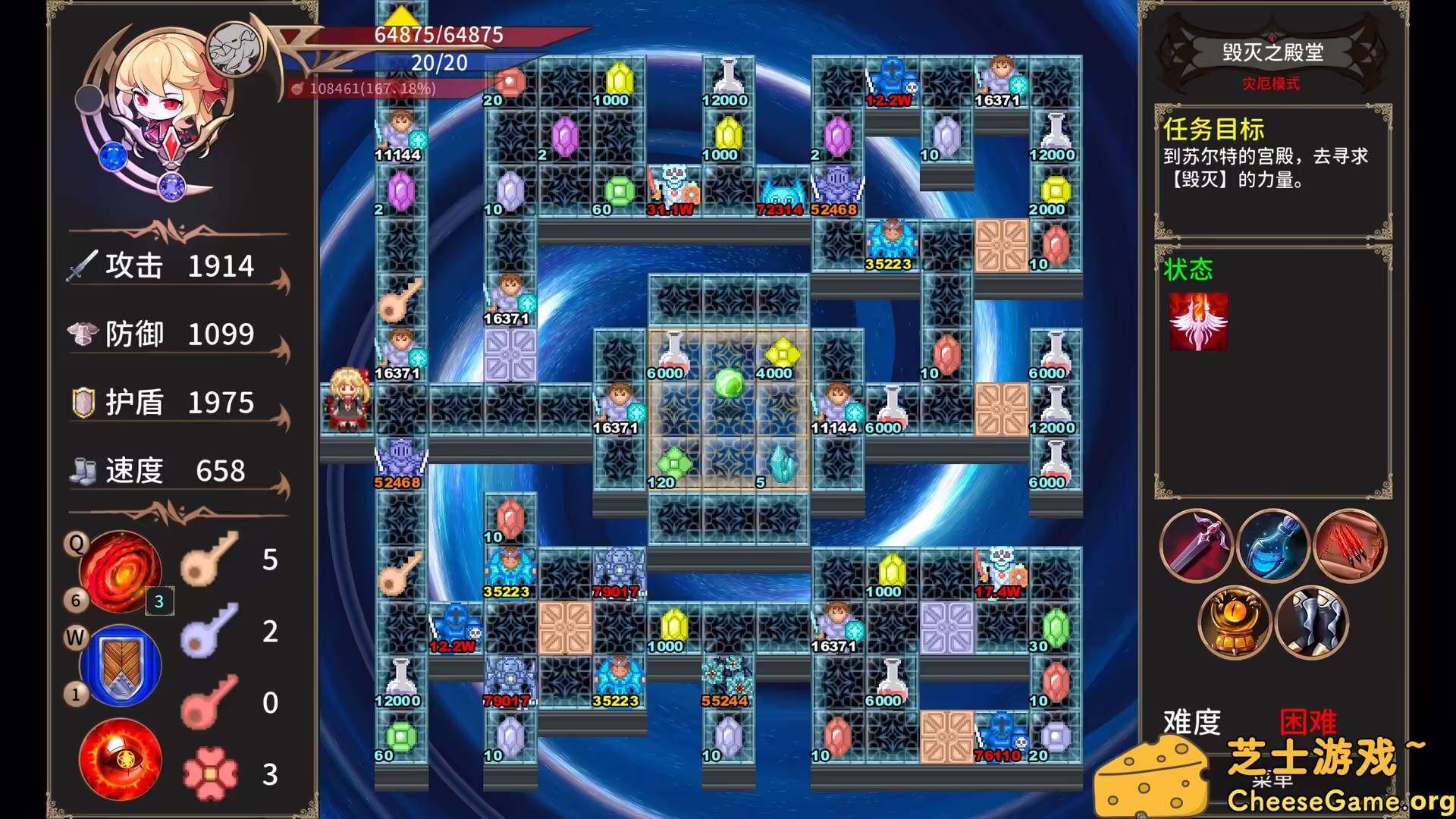The height and width of the screenshot is (819, 1456).
Task: Open the golden orb artifact slot
Action: (1235, 623)
